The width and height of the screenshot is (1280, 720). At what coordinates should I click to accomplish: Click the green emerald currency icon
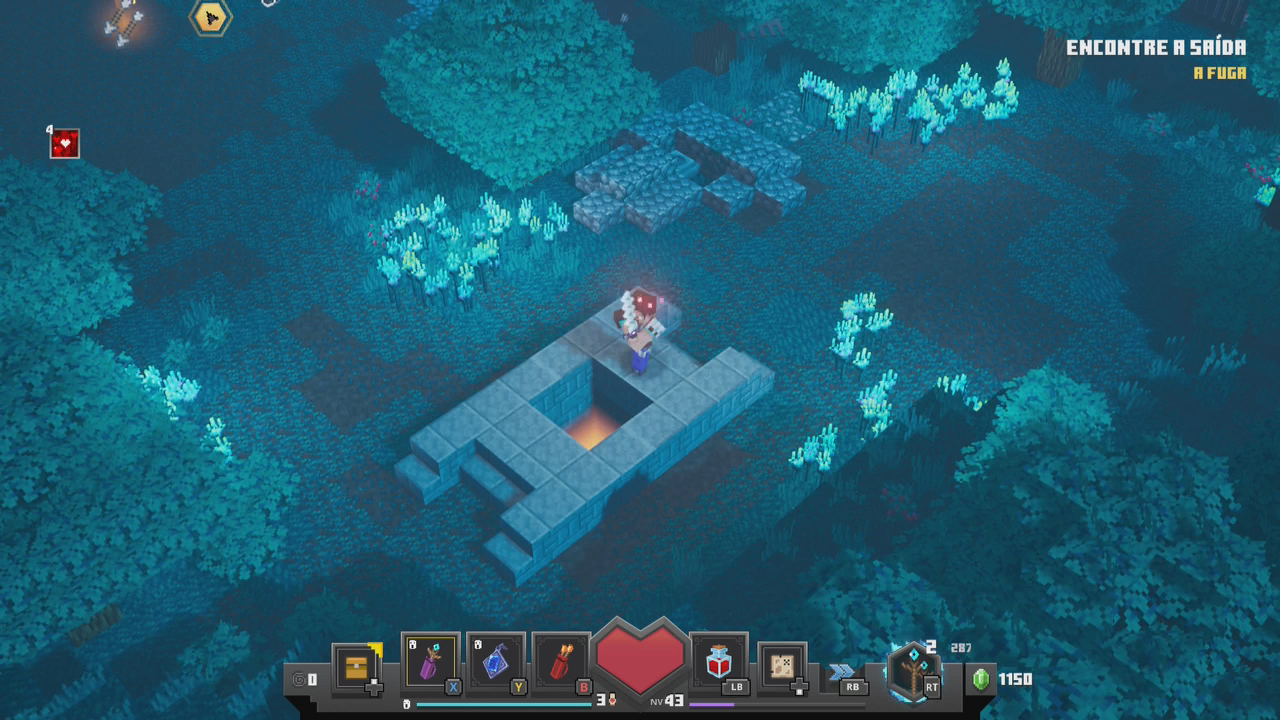tap(982, 679)
